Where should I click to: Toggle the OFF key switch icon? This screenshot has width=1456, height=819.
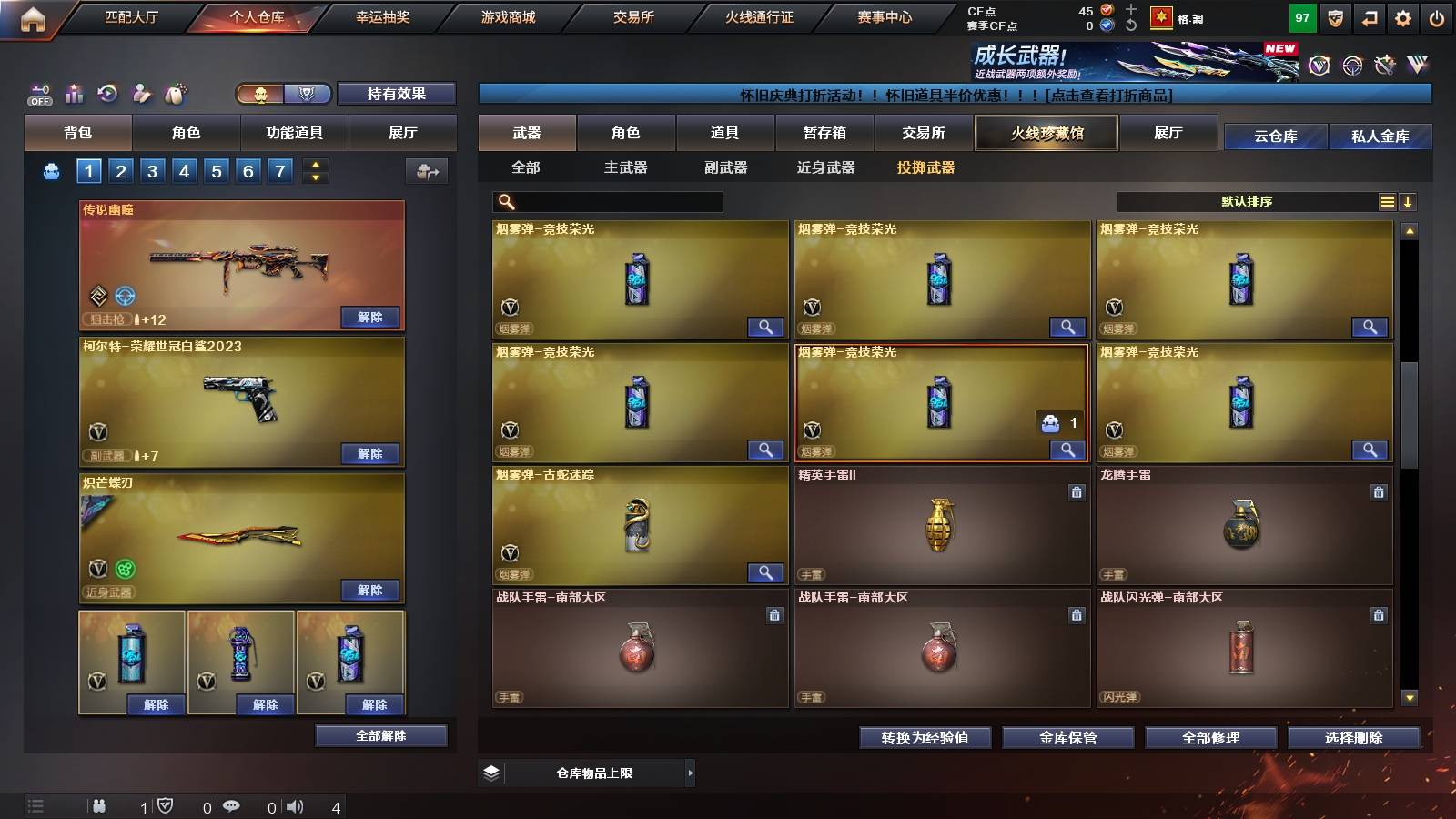(38, 93)
